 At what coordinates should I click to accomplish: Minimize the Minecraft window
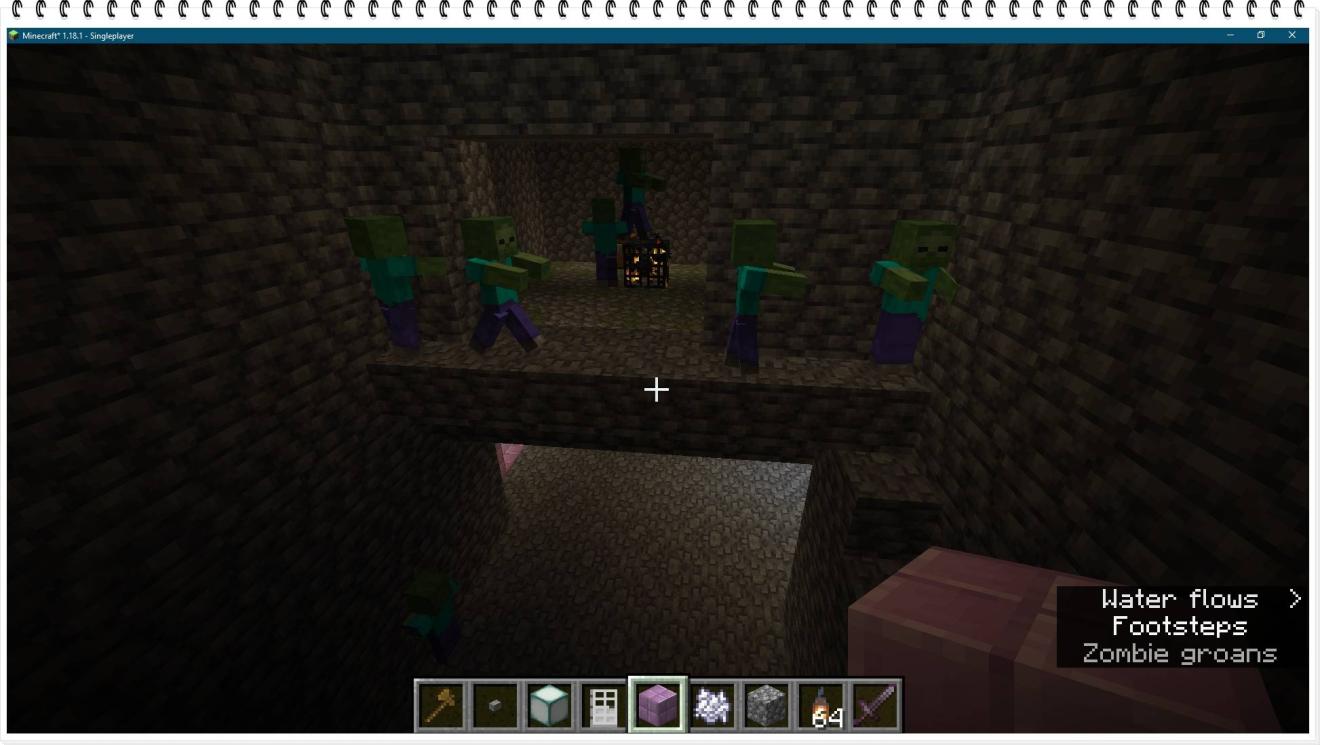[1230, 35]
